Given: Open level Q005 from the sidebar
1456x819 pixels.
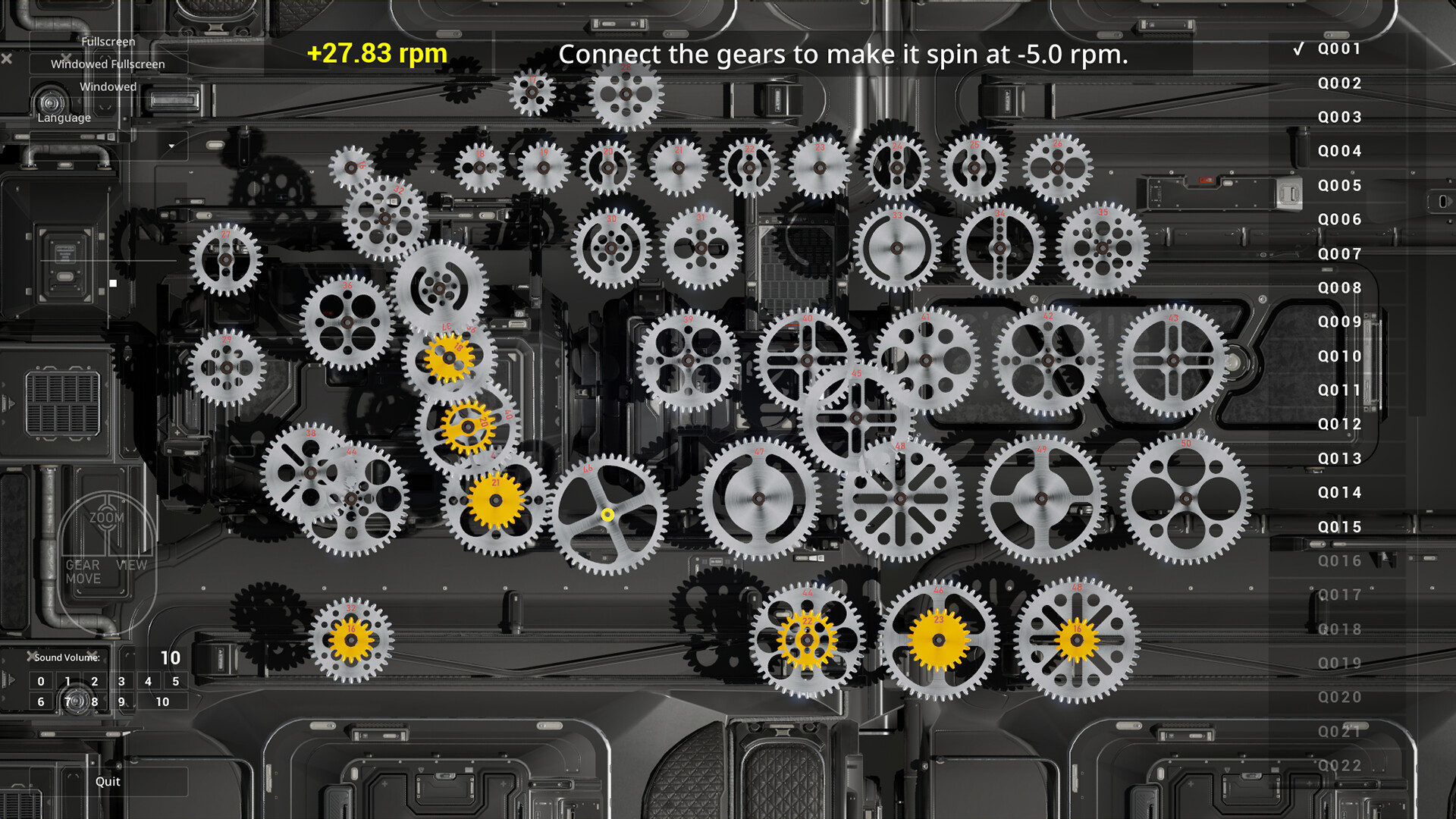Looking at the screenshot, I should tap(1339, 185).
